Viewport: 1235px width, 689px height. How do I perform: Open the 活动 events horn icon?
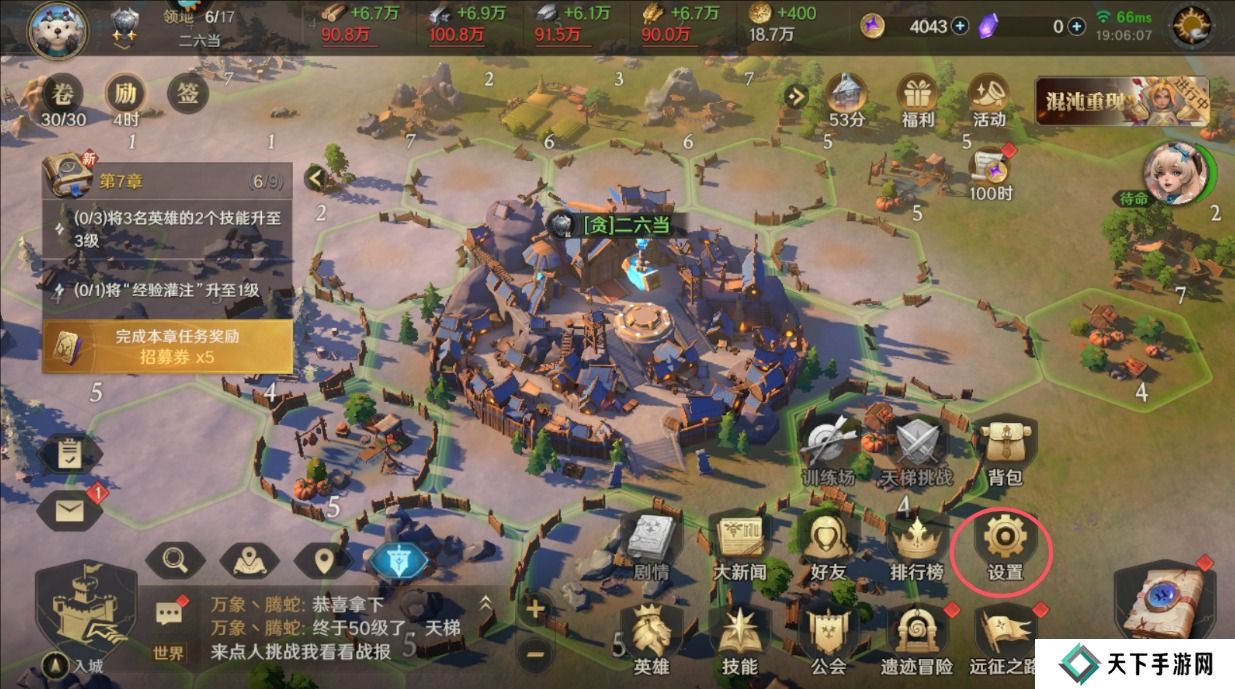pyautogui.click(x=989, y=99)
